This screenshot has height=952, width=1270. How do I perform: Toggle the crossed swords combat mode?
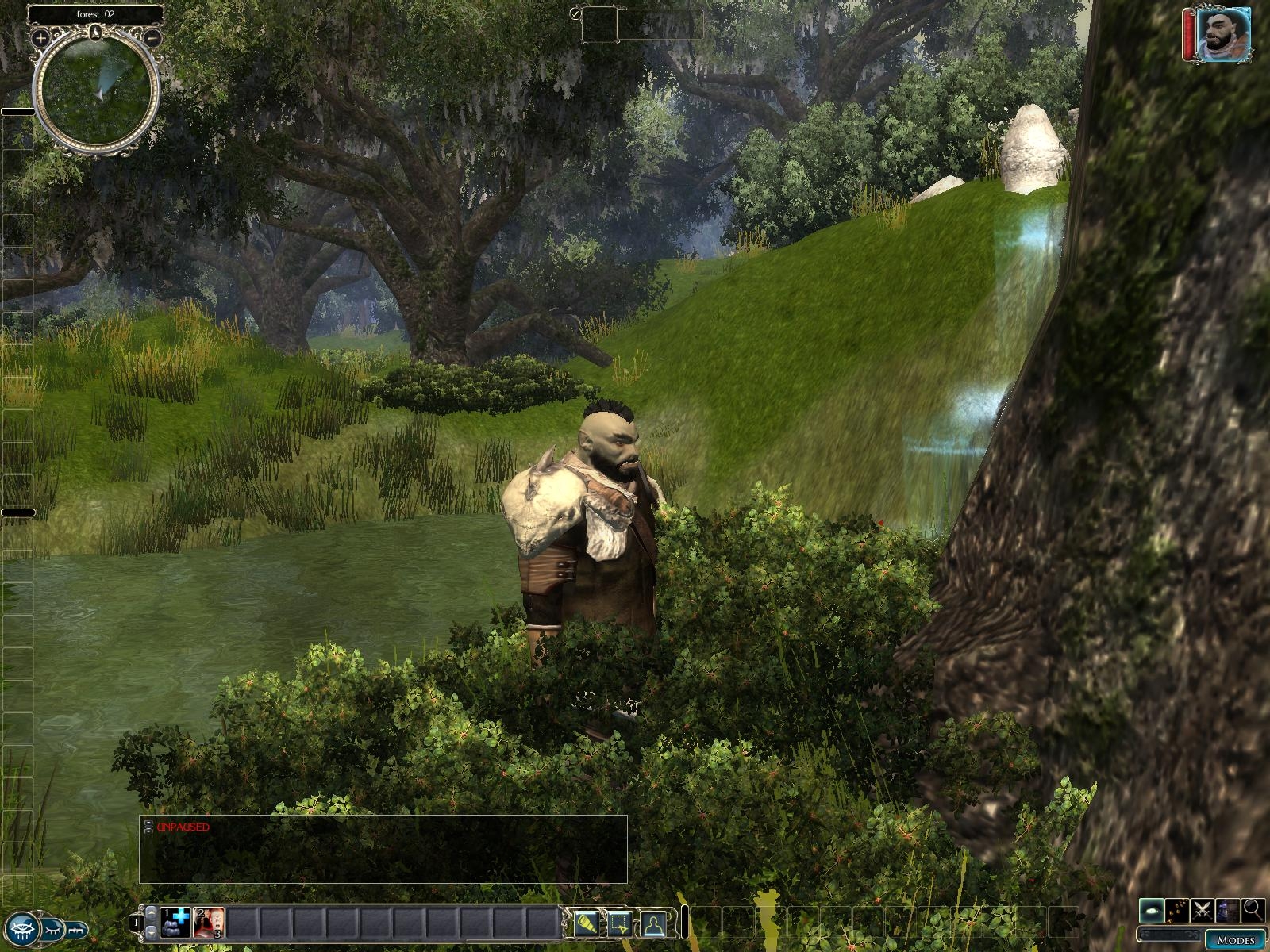click(1203, 911)
